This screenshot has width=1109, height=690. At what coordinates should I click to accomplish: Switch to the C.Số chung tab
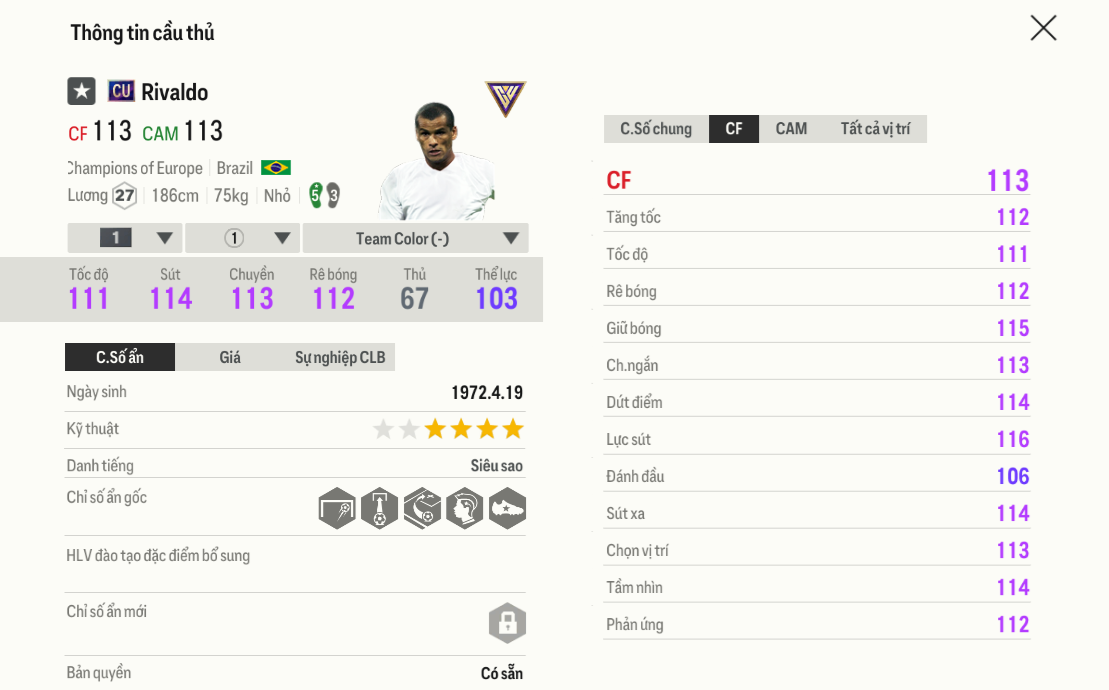point(656,129)
